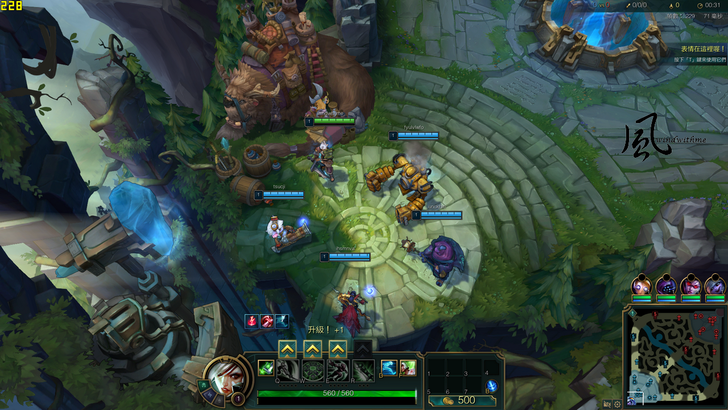The height and width of the screenshot is (410, 728).
Task: Click Riven's passive ability icon
Action: tap(265, 369)
